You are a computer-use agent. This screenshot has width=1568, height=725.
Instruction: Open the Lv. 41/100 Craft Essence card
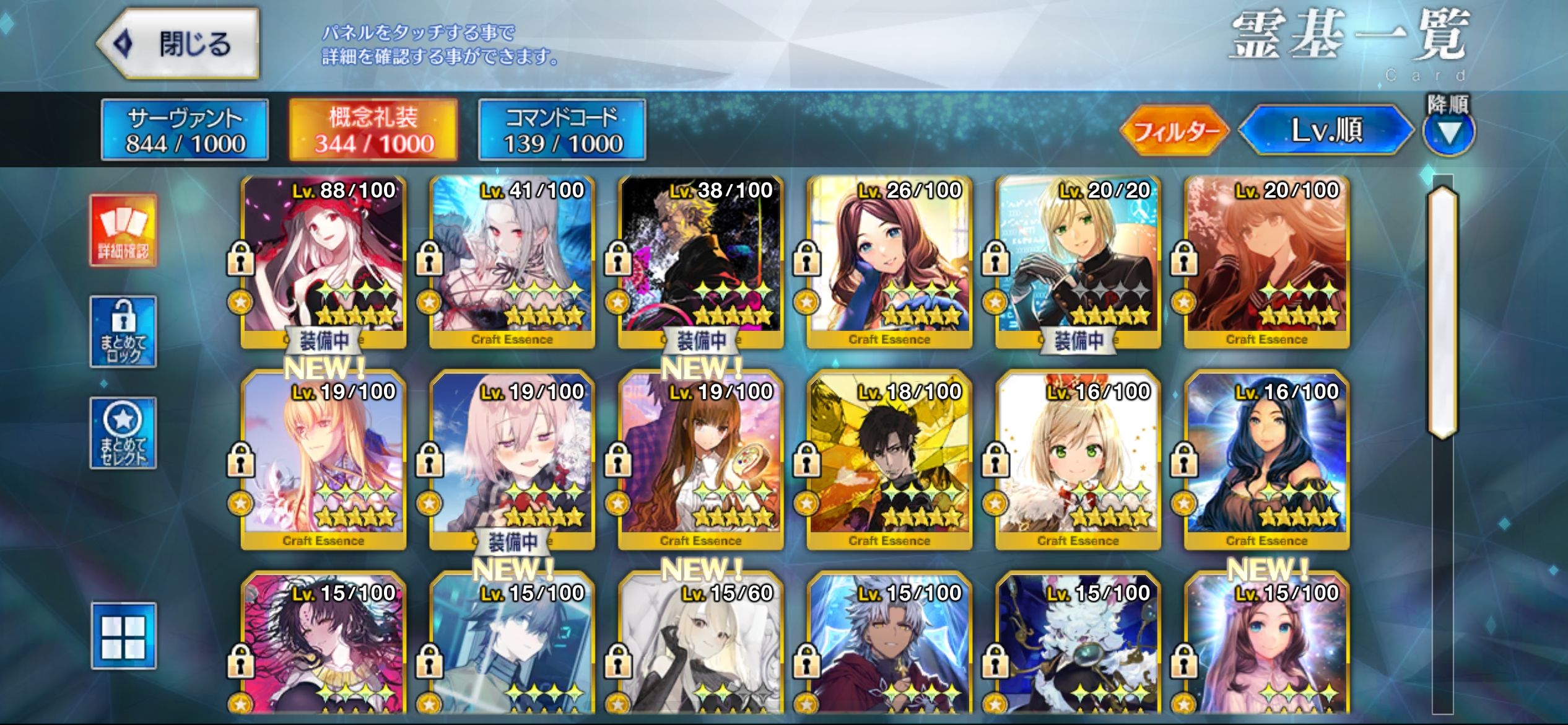coord(512,260)
